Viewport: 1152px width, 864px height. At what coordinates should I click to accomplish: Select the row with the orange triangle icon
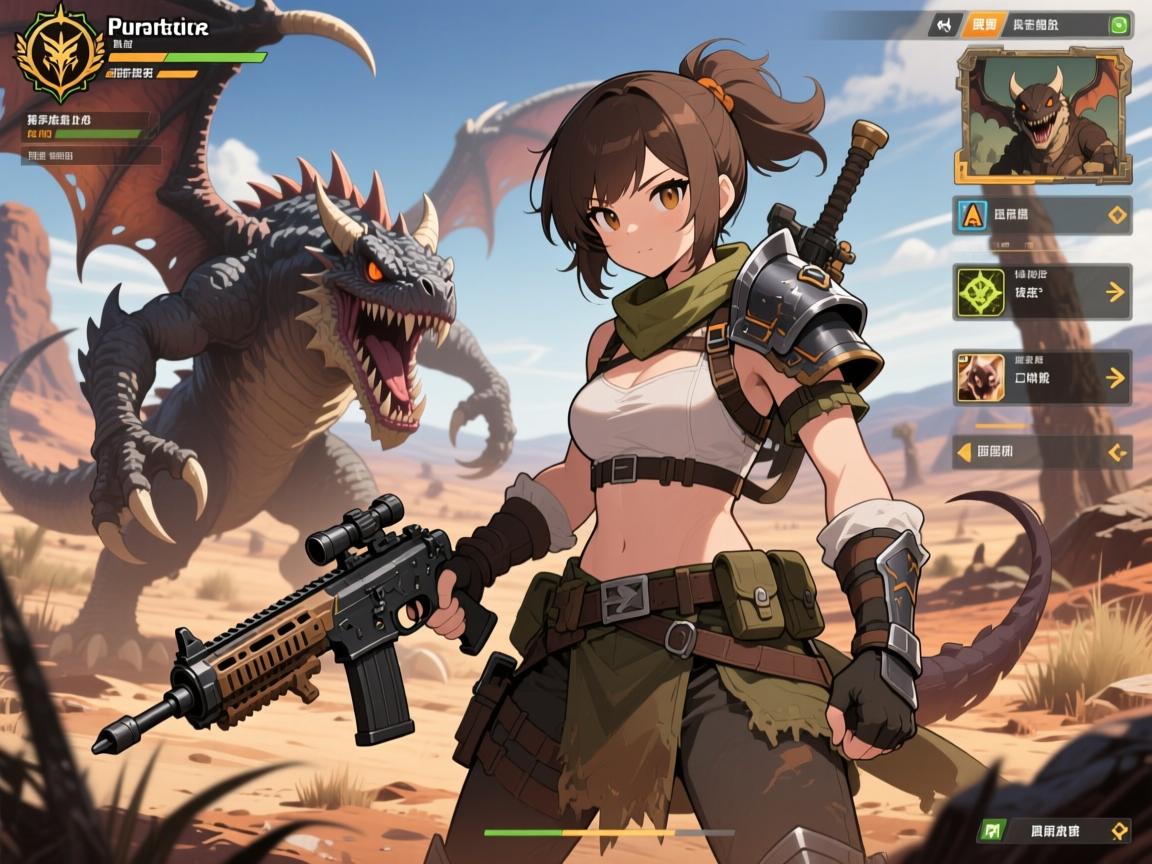[1041, 214]
